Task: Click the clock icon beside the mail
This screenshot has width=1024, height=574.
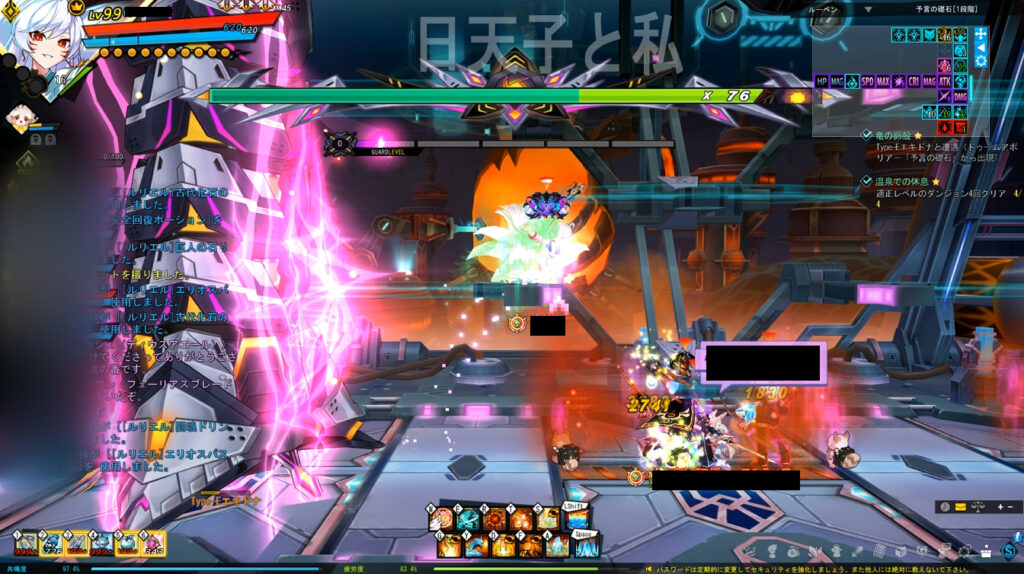Action: click(x=945, y=507)
